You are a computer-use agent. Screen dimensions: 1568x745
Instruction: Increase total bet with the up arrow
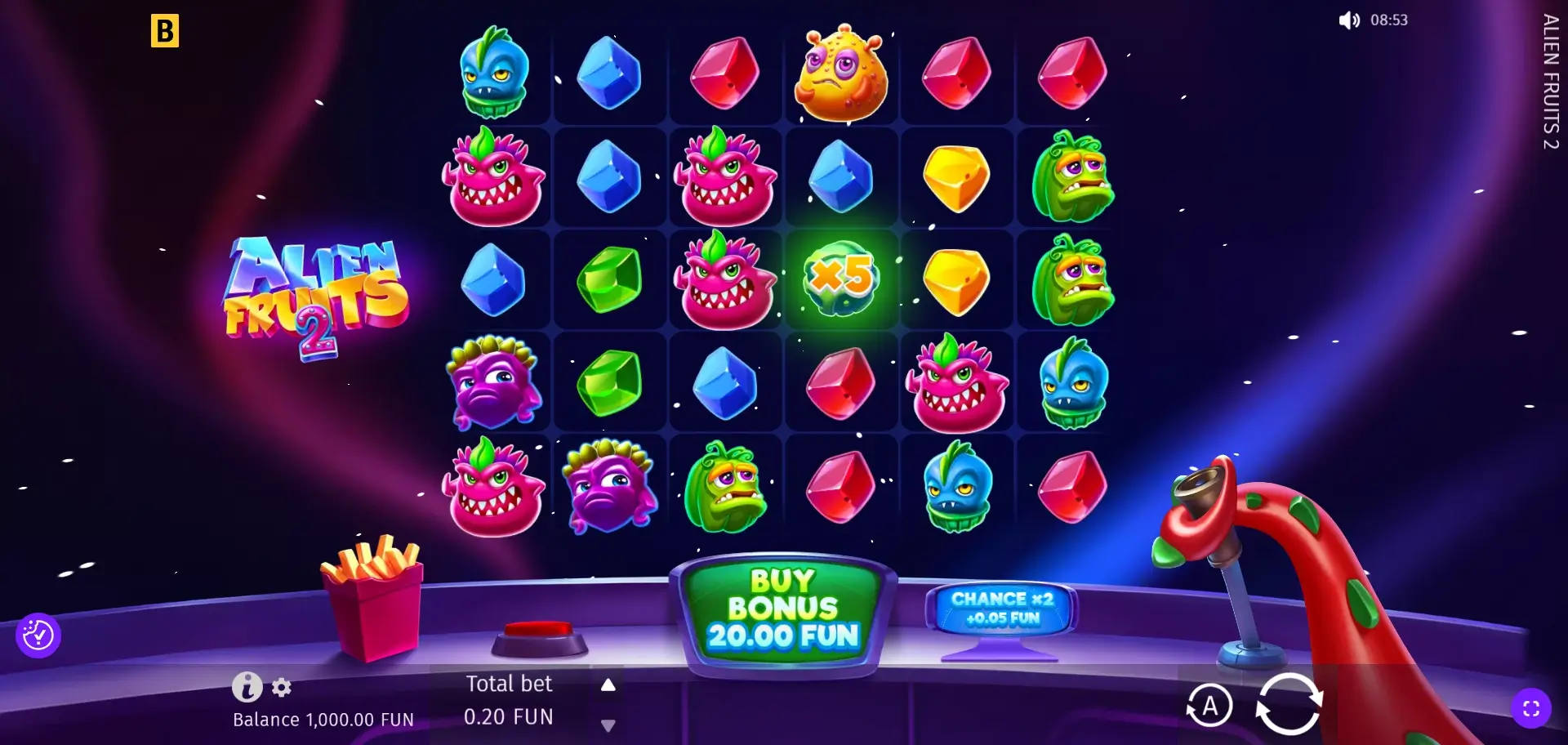coord(608,685)
